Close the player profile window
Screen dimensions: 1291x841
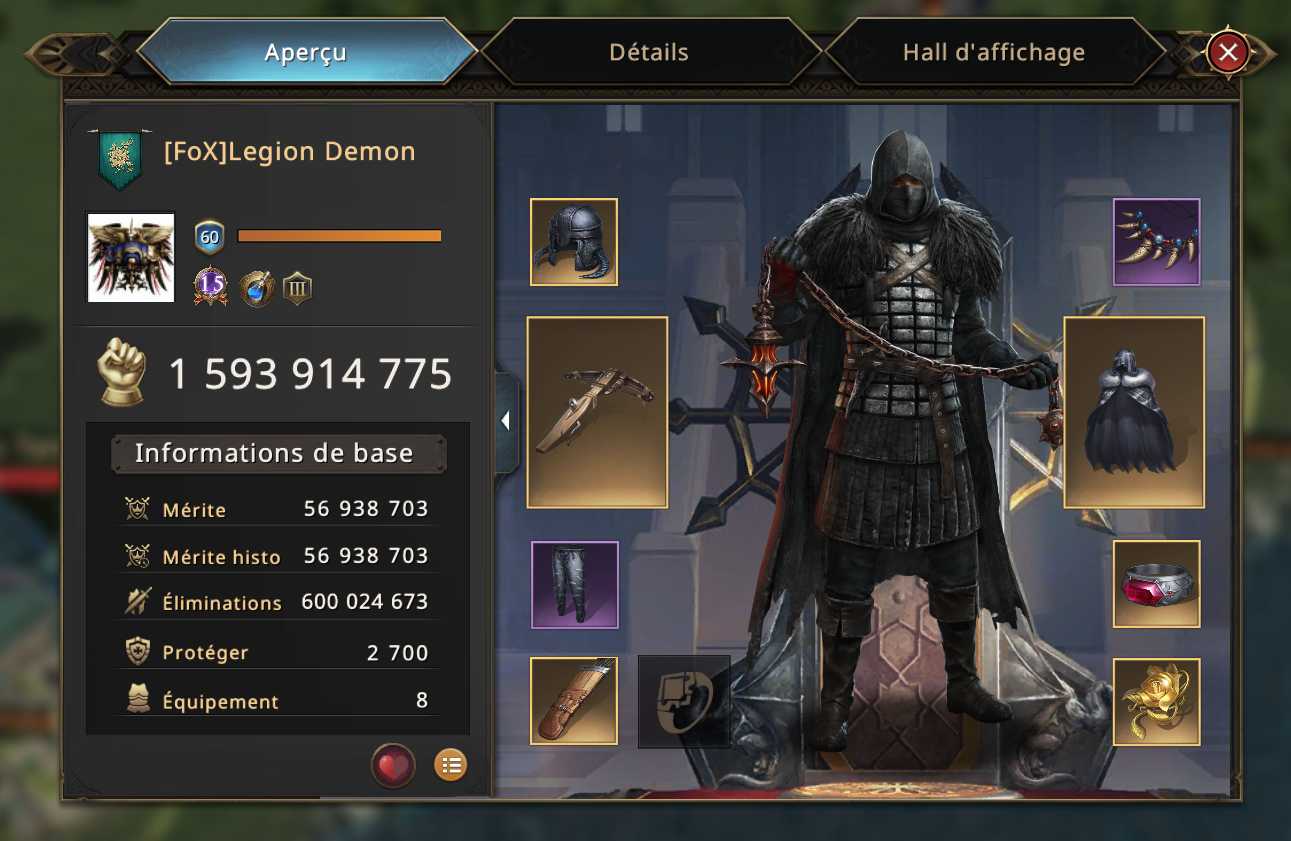tap(1228, 52)
